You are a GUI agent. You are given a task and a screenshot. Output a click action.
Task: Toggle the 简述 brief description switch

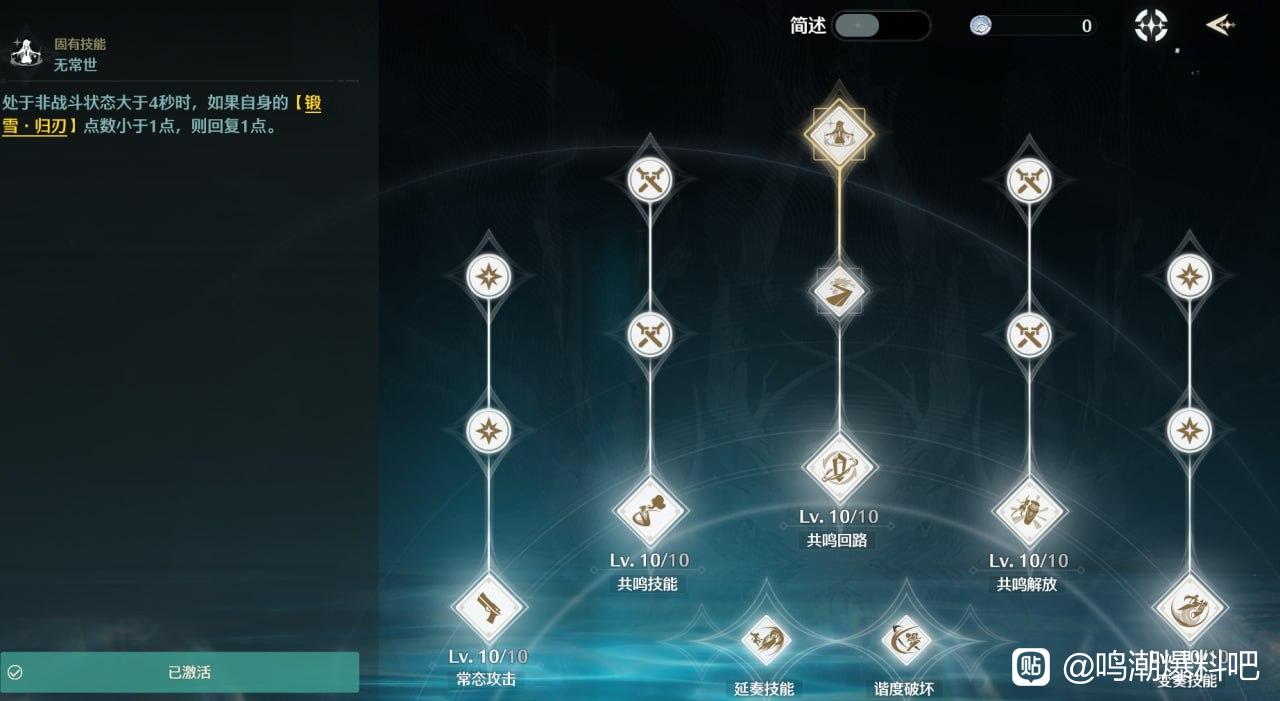click(880, 26)
